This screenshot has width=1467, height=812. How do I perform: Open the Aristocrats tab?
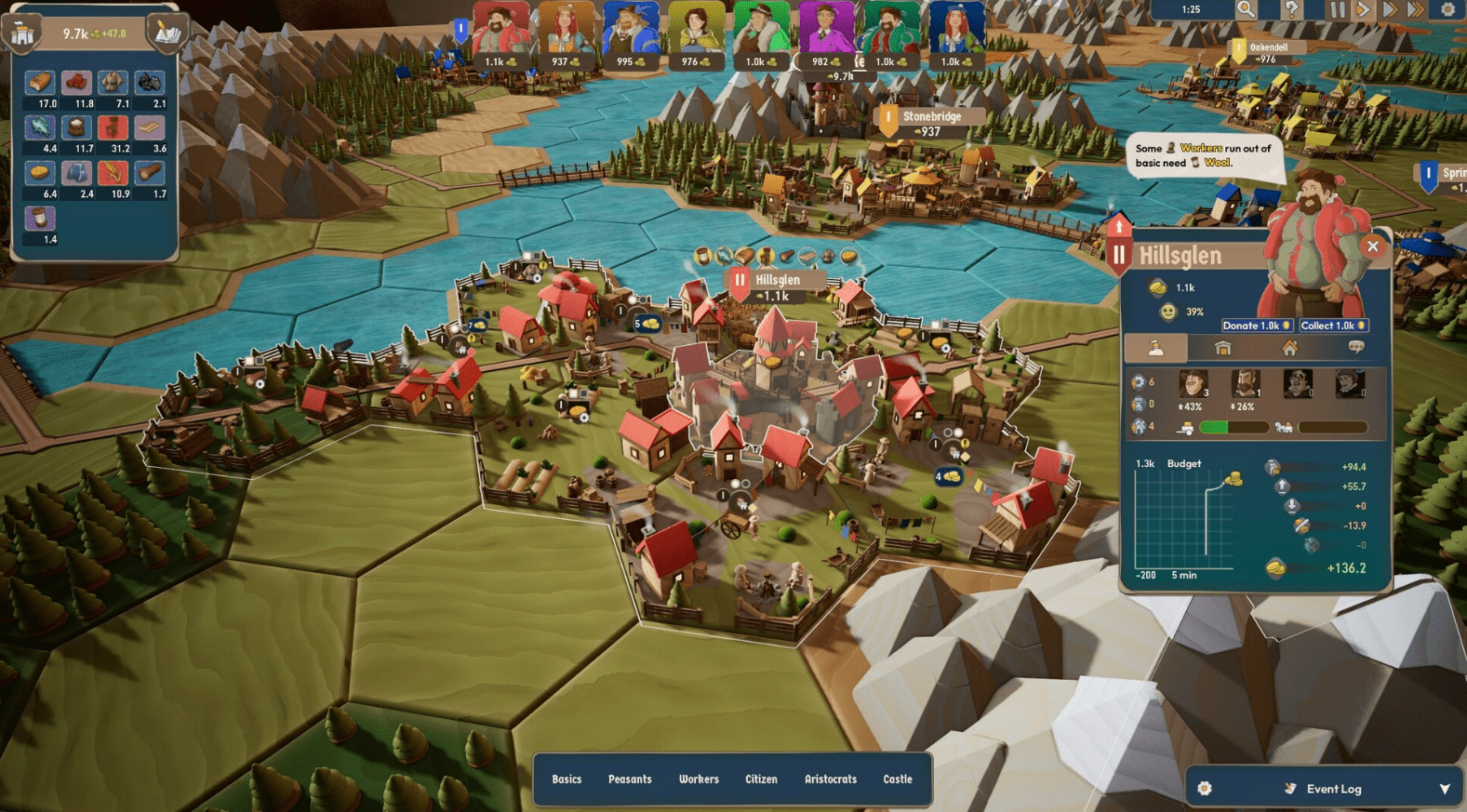pyautogui.click(x=830, y=779)
